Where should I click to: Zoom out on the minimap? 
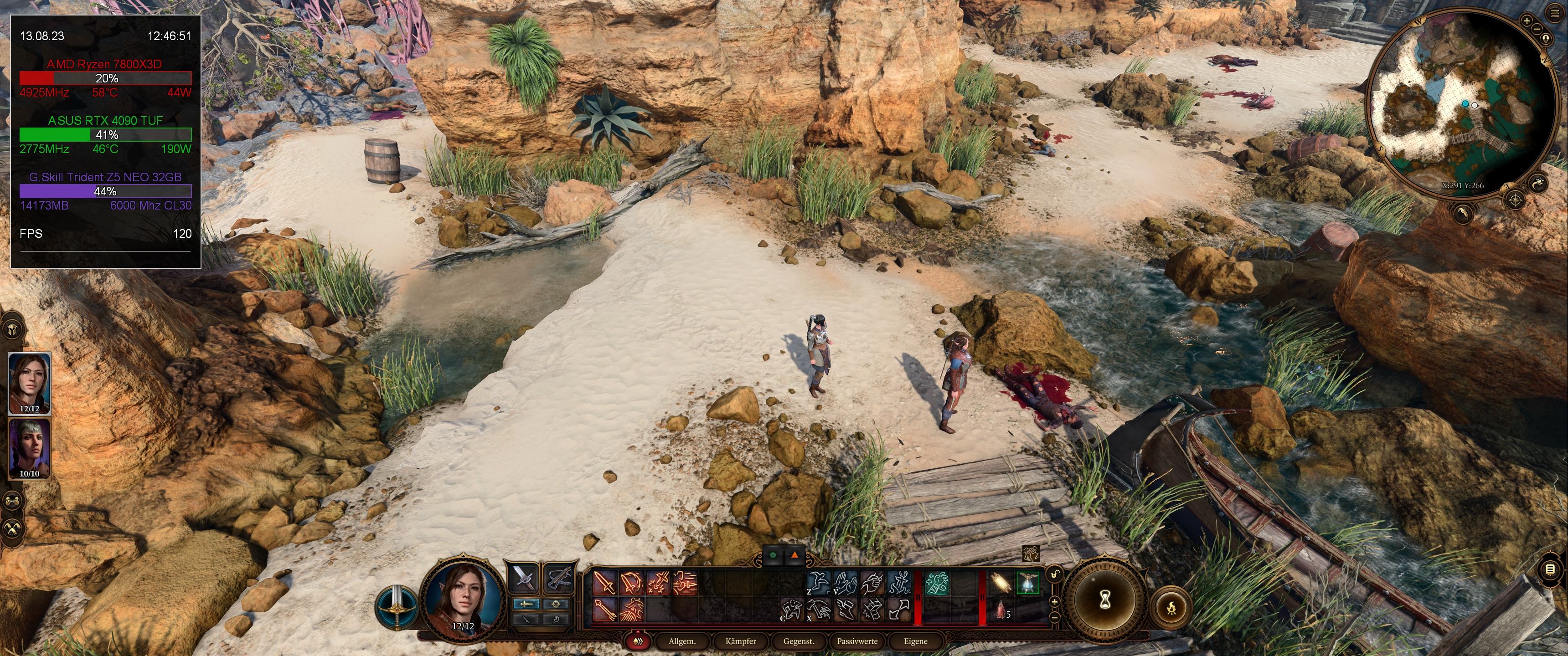pyautogui.click(x=1537, y=29)
